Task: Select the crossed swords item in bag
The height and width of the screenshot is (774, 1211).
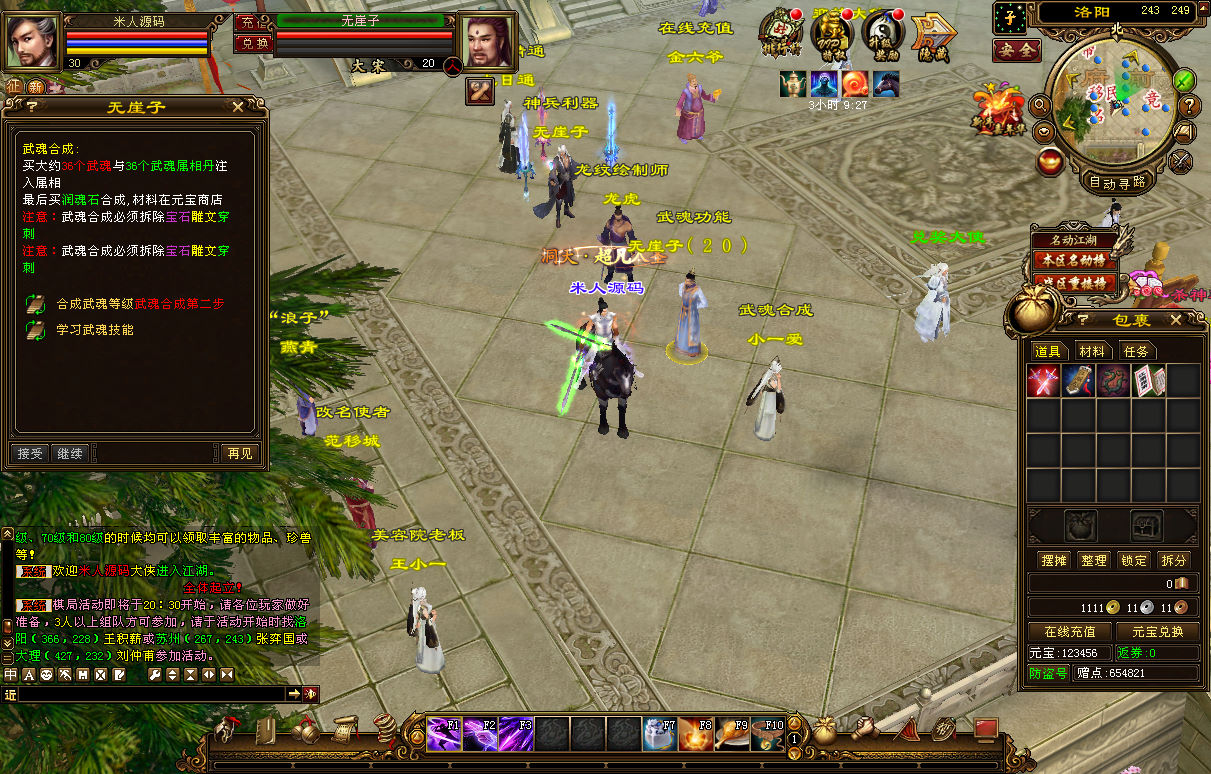Action: 1044,381
